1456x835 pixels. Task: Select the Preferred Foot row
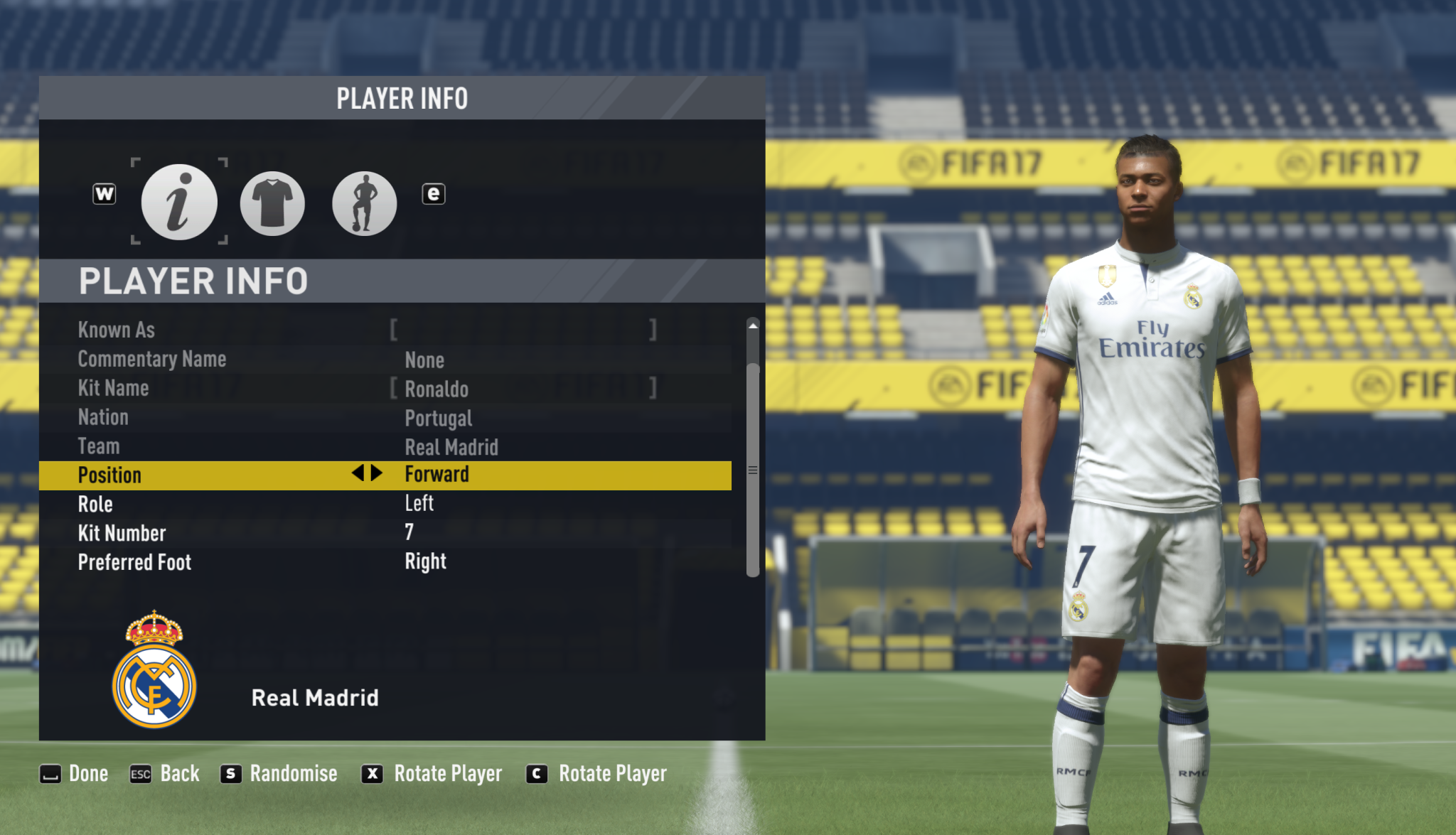(384, 562)
